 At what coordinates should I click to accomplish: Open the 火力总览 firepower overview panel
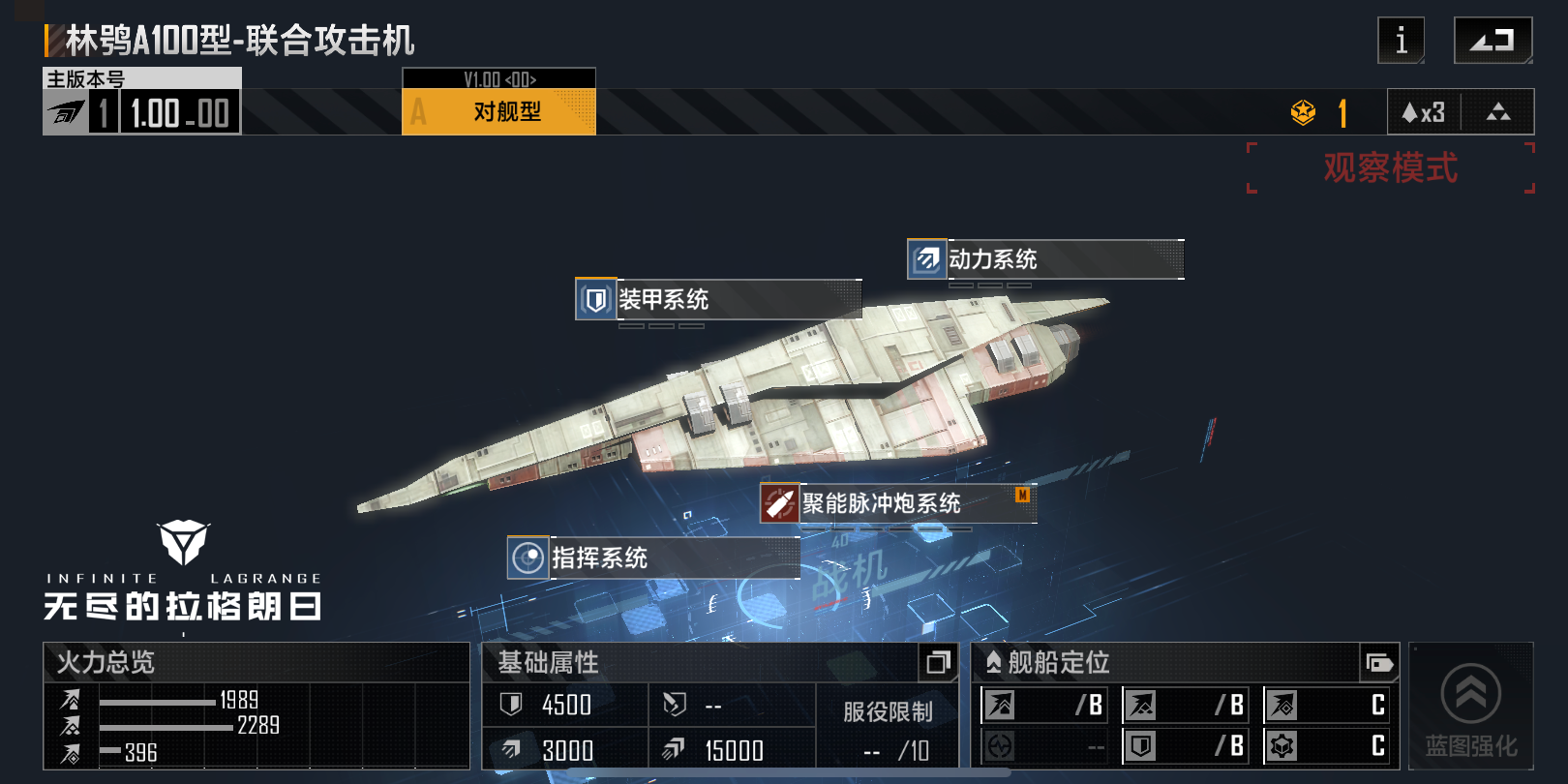click(256, 663)
